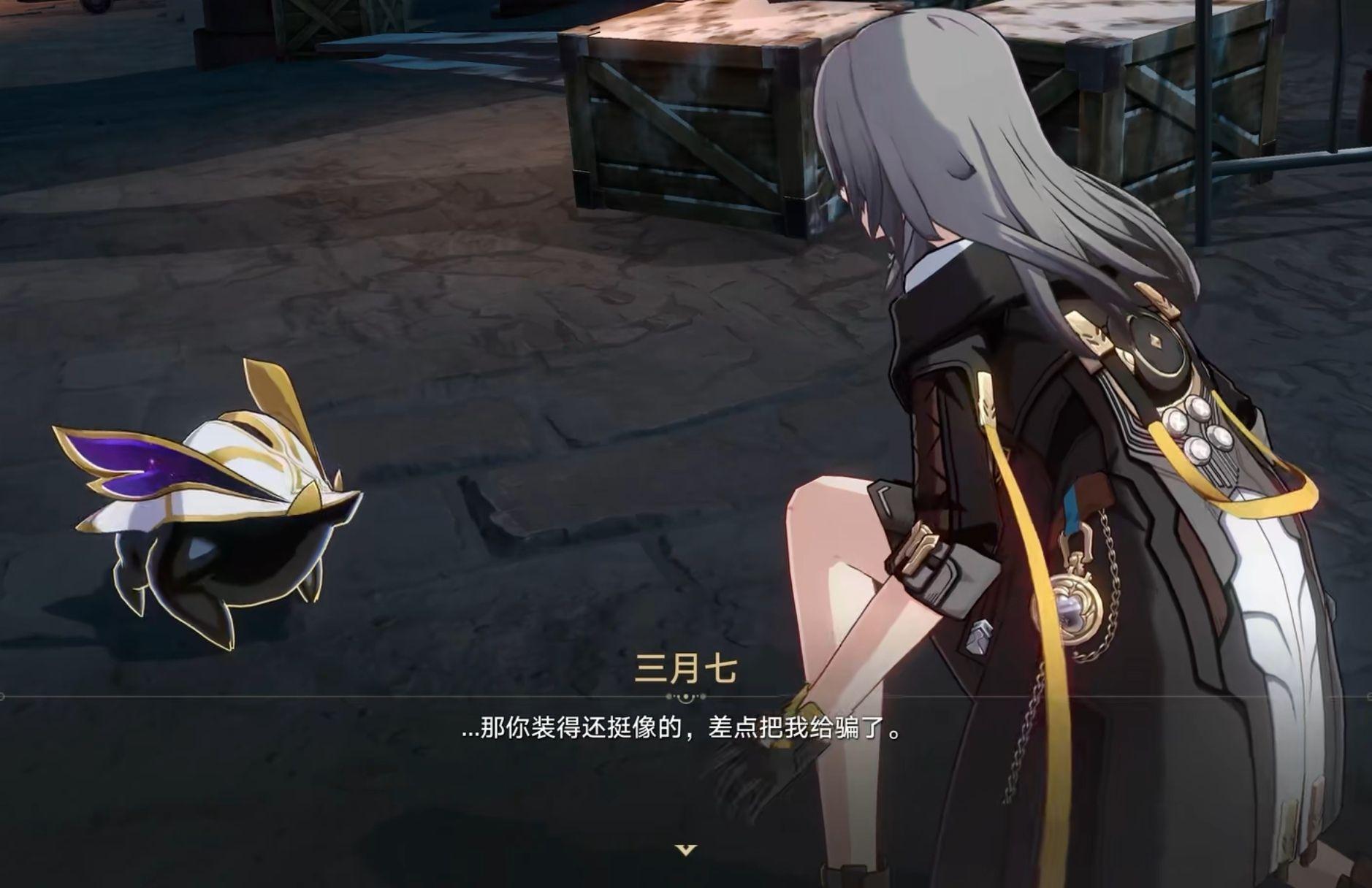Viewport: 1372px width, 888px height.
Task: Advance dialogue with the down arrow
Action: click(685, 849)
